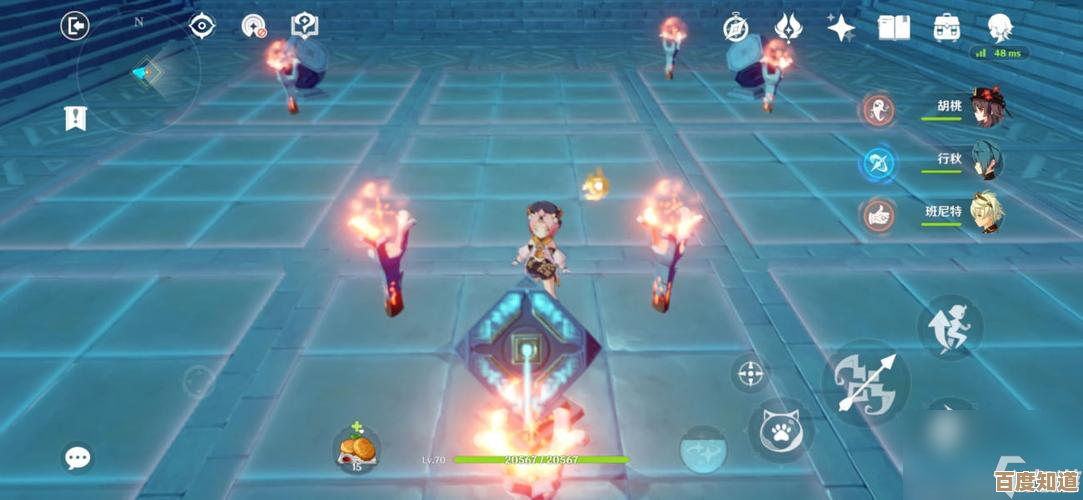The width and height of the screenshot is (1083, 500).
Task: Tap the sprint running figure button
Action: click(x=950, y=327)
